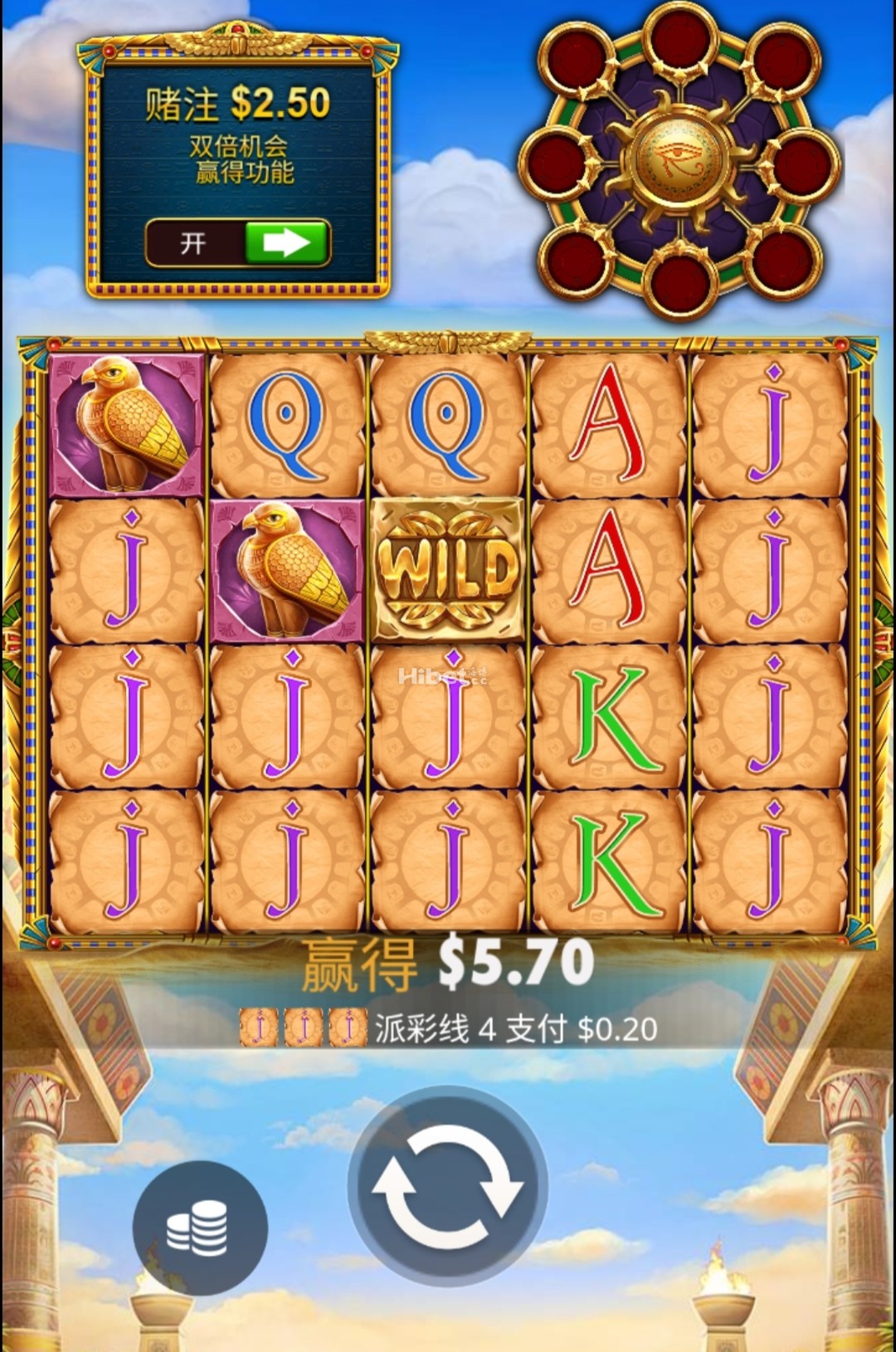Open the bet settings coin stack button
Viewport: 896px width, 1352px height.
click(x=199, y=1228)
